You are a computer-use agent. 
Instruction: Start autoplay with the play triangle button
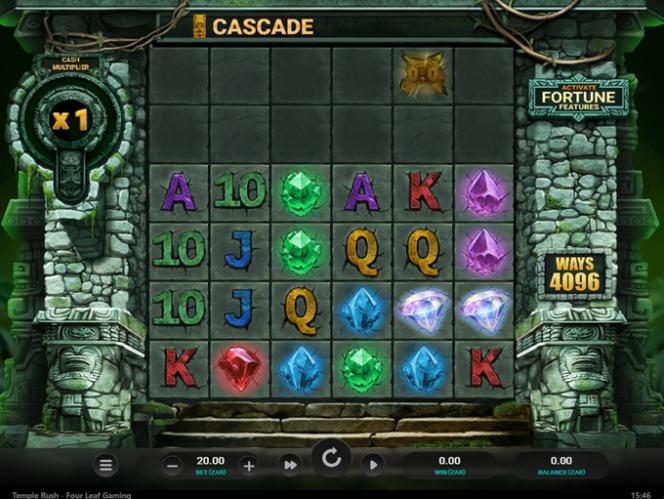(x=372, y=465)
